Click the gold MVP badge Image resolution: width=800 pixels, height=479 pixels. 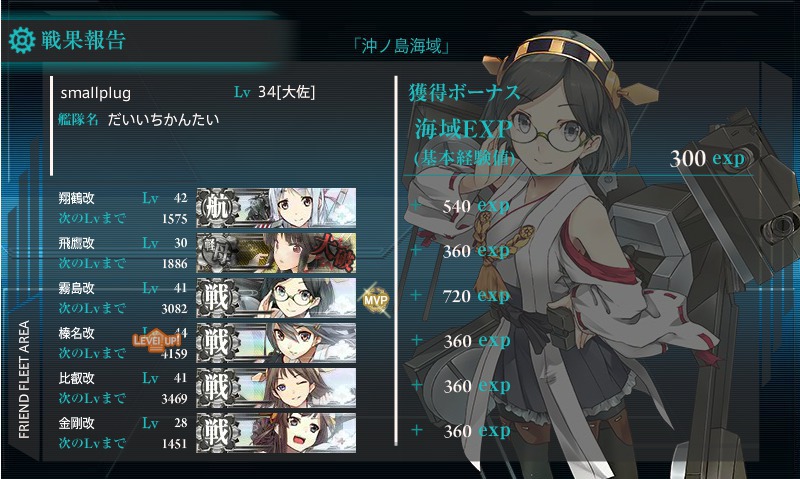pos(375,297)
